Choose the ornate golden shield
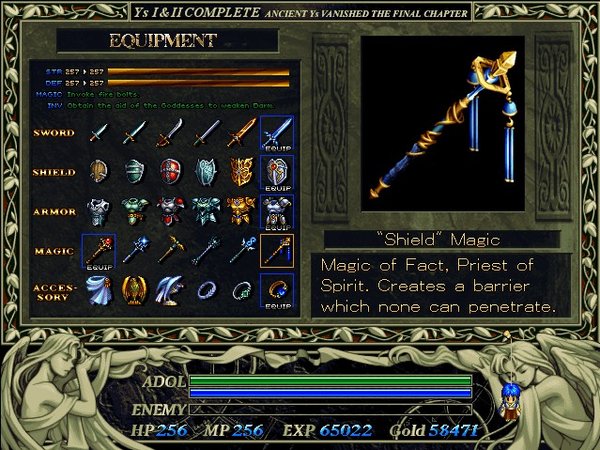 pyautogui.click(x=241, y=171)
